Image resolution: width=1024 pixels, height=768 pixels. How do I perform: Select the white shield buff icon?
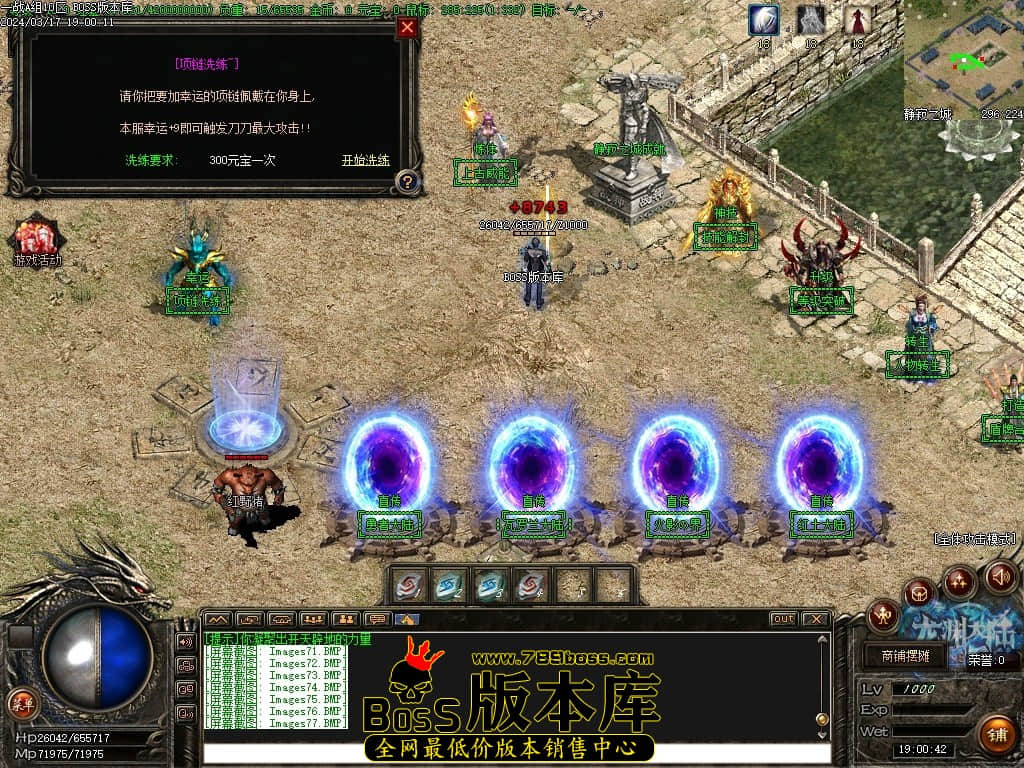764,20
